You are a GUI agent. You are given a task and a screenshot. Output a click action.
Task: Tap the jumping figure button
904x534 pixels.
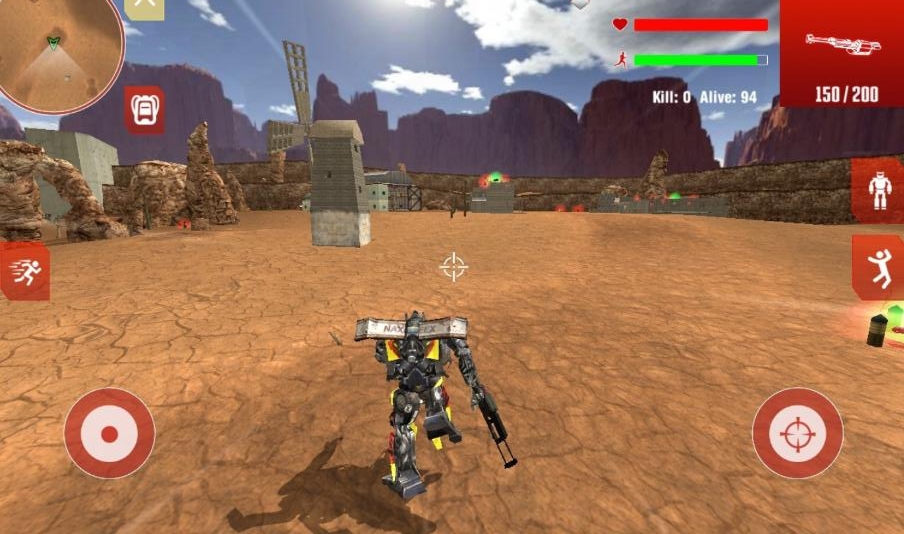879,268
